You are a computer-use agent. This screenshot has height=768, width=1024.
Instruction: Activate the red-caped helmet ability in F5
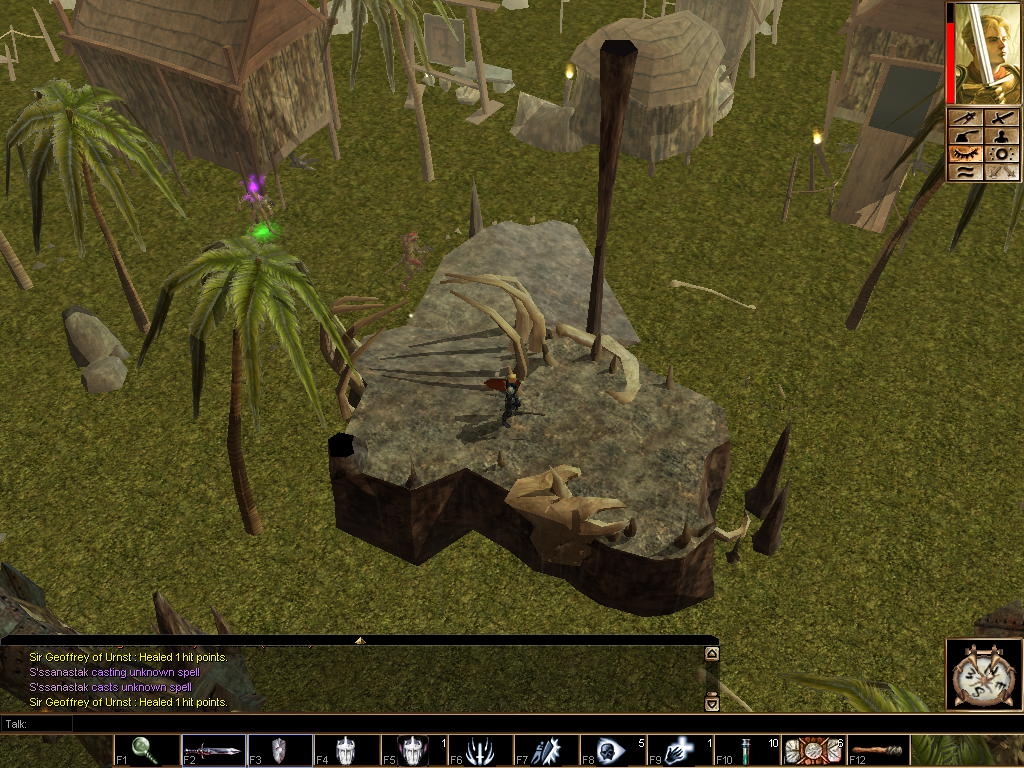click(412, 750)
